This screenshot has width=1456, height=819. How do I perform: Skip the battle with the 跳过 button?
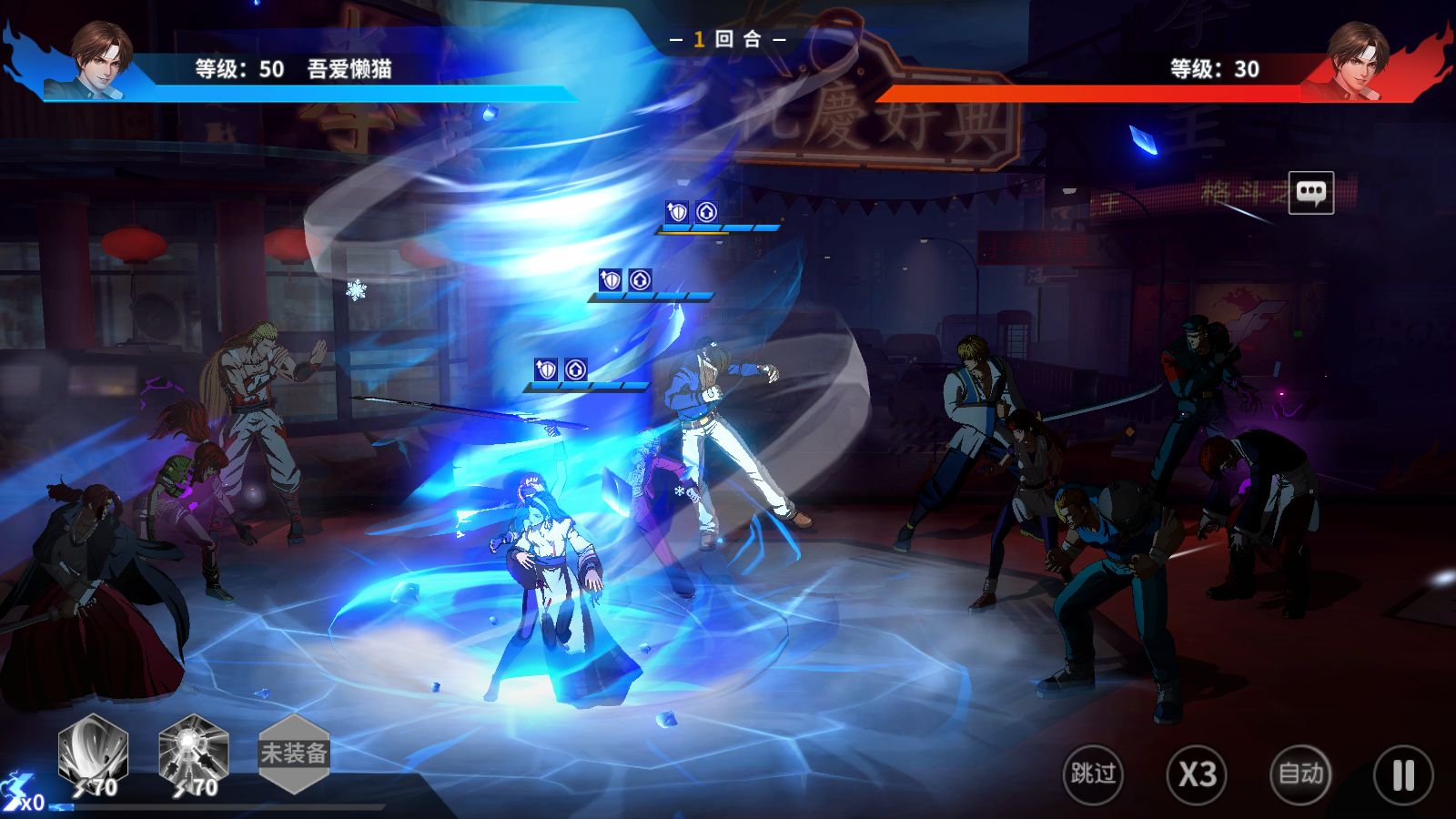pyautogui.click(x=1092, y=774)
